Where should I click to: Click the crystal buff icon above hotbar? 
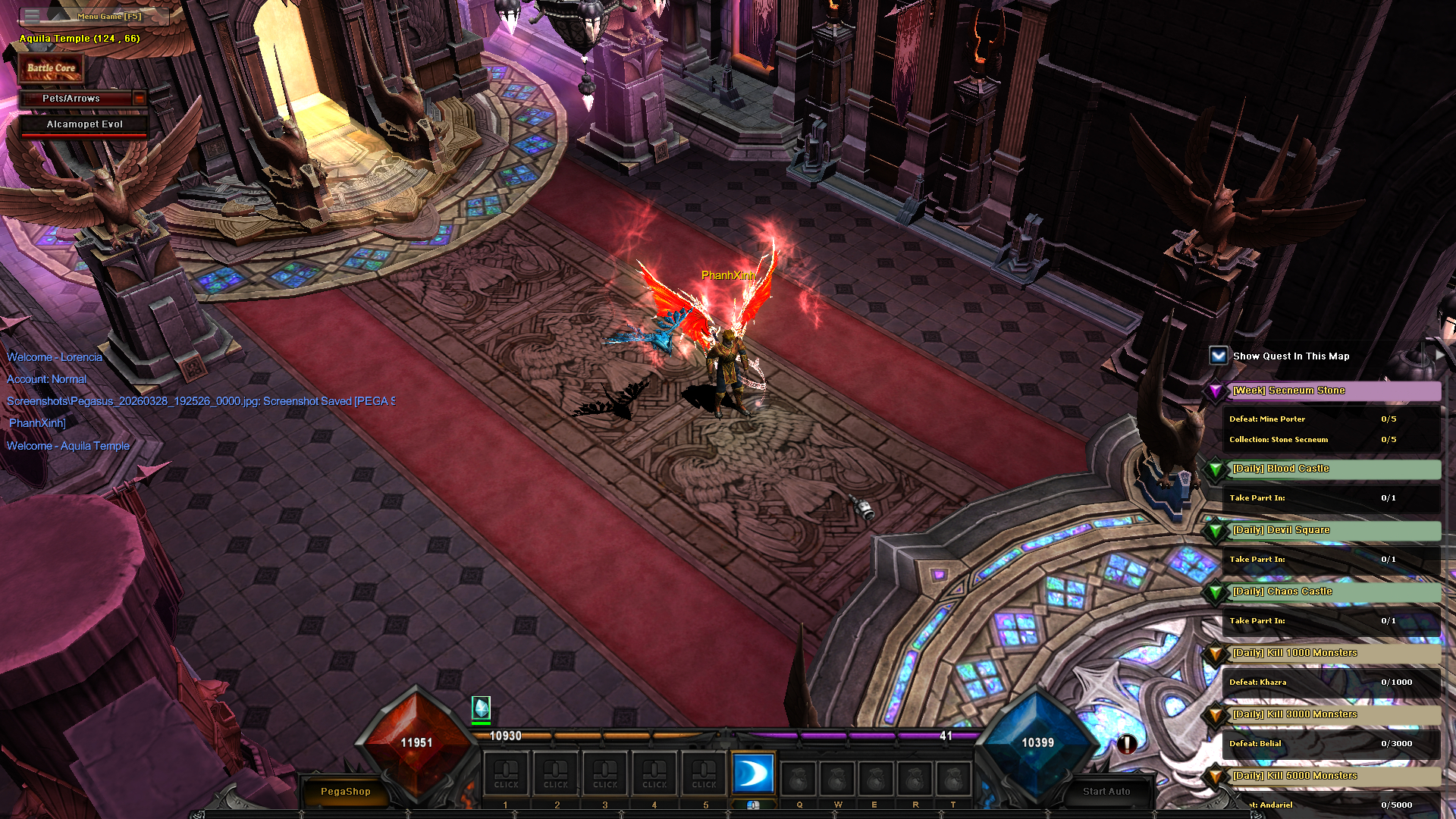tap(481, 708)
